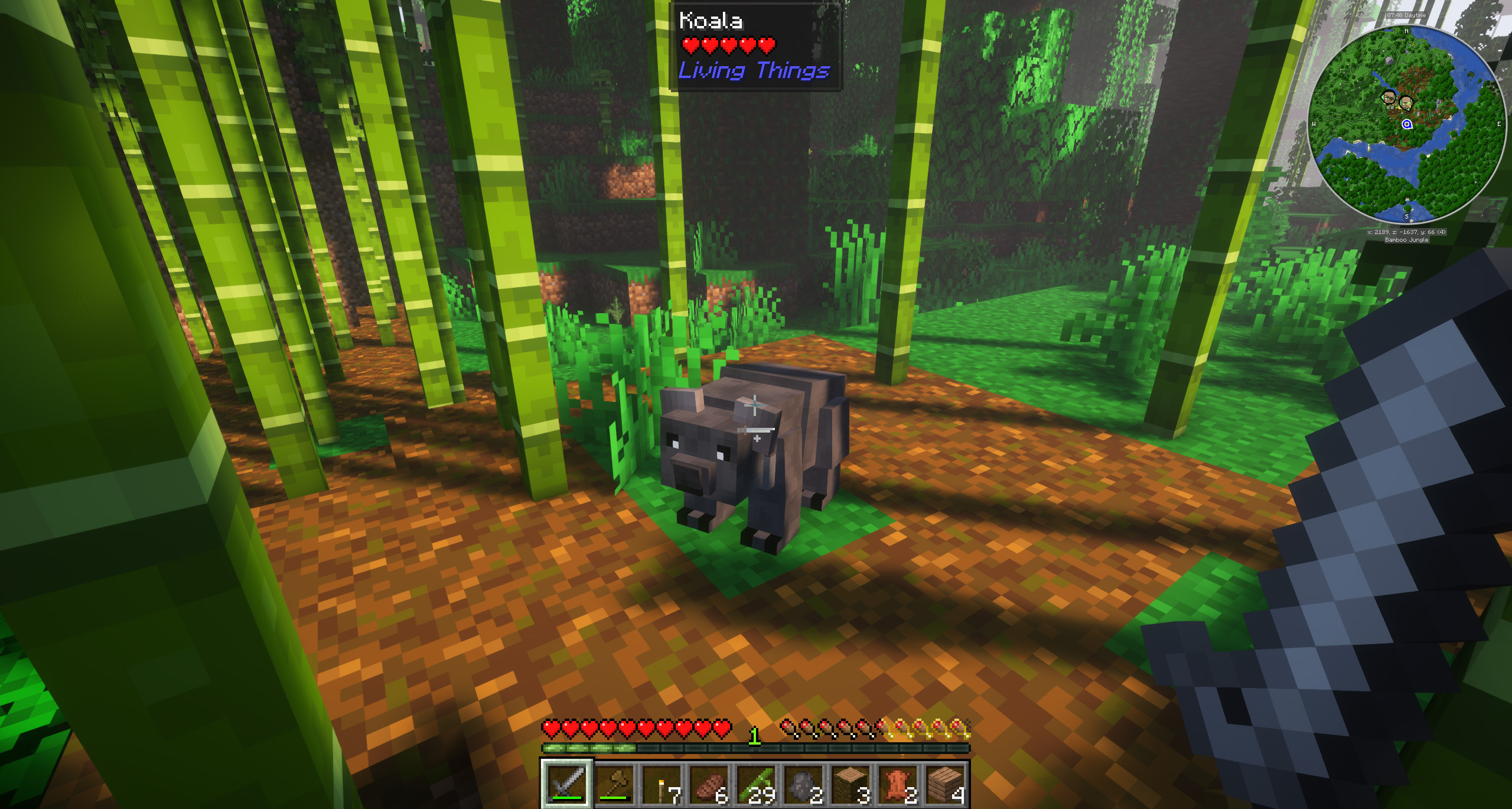
Task: Click the S marker at the minimap bottom
Action: click(1406, 216)
